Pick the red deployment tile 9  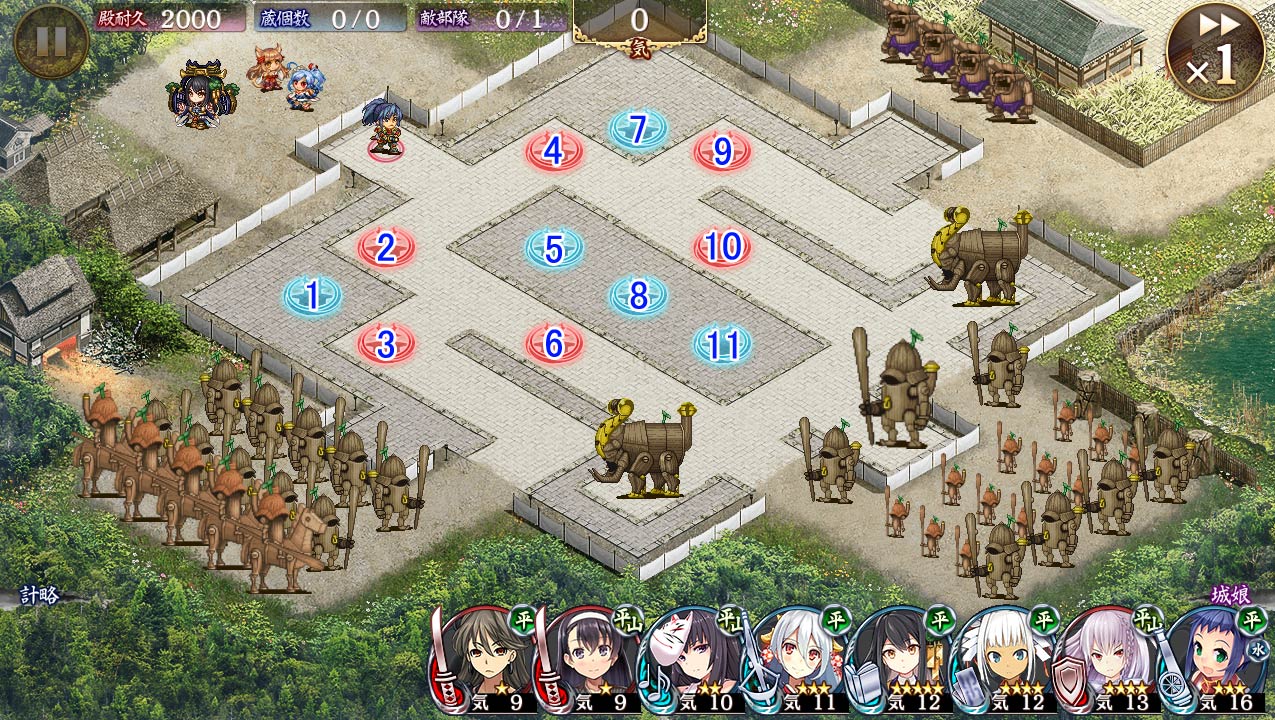tap(722, 152)
